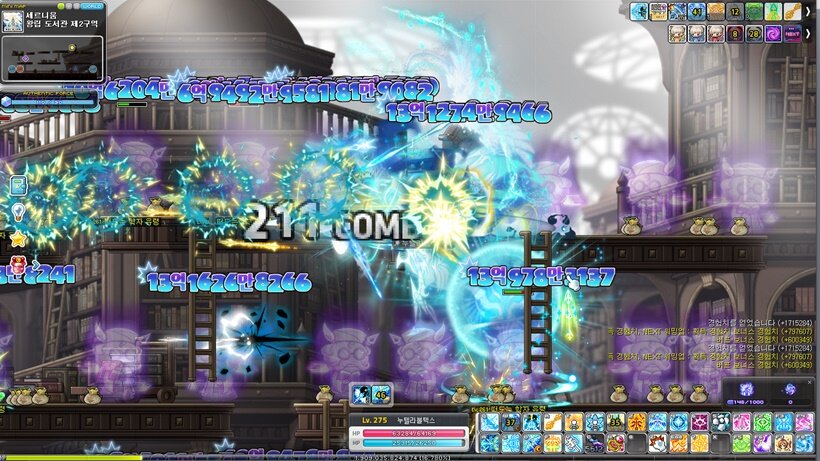Click the red buff icon showing 8
Screen dimensions: 820x461
click(733, 34)
